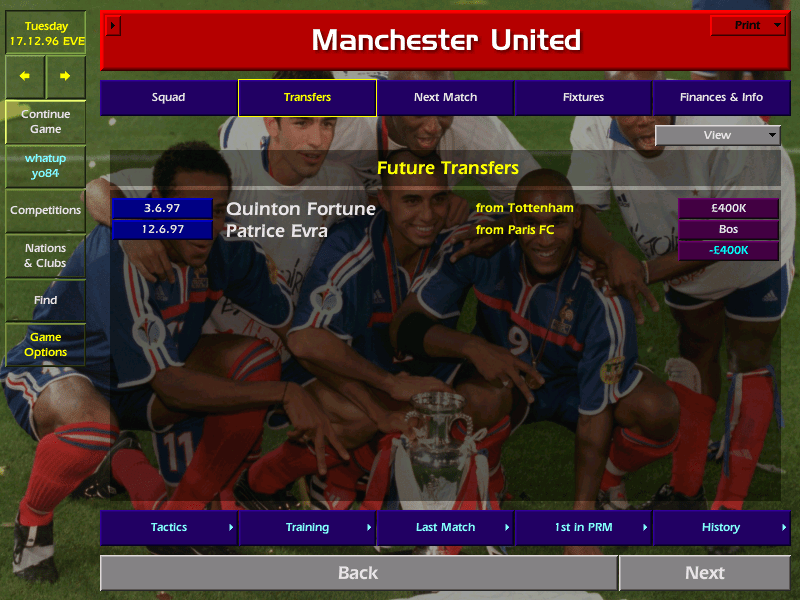800x600 pixels.
Task: Select player Patrice Evra
Action: point(278,231)
